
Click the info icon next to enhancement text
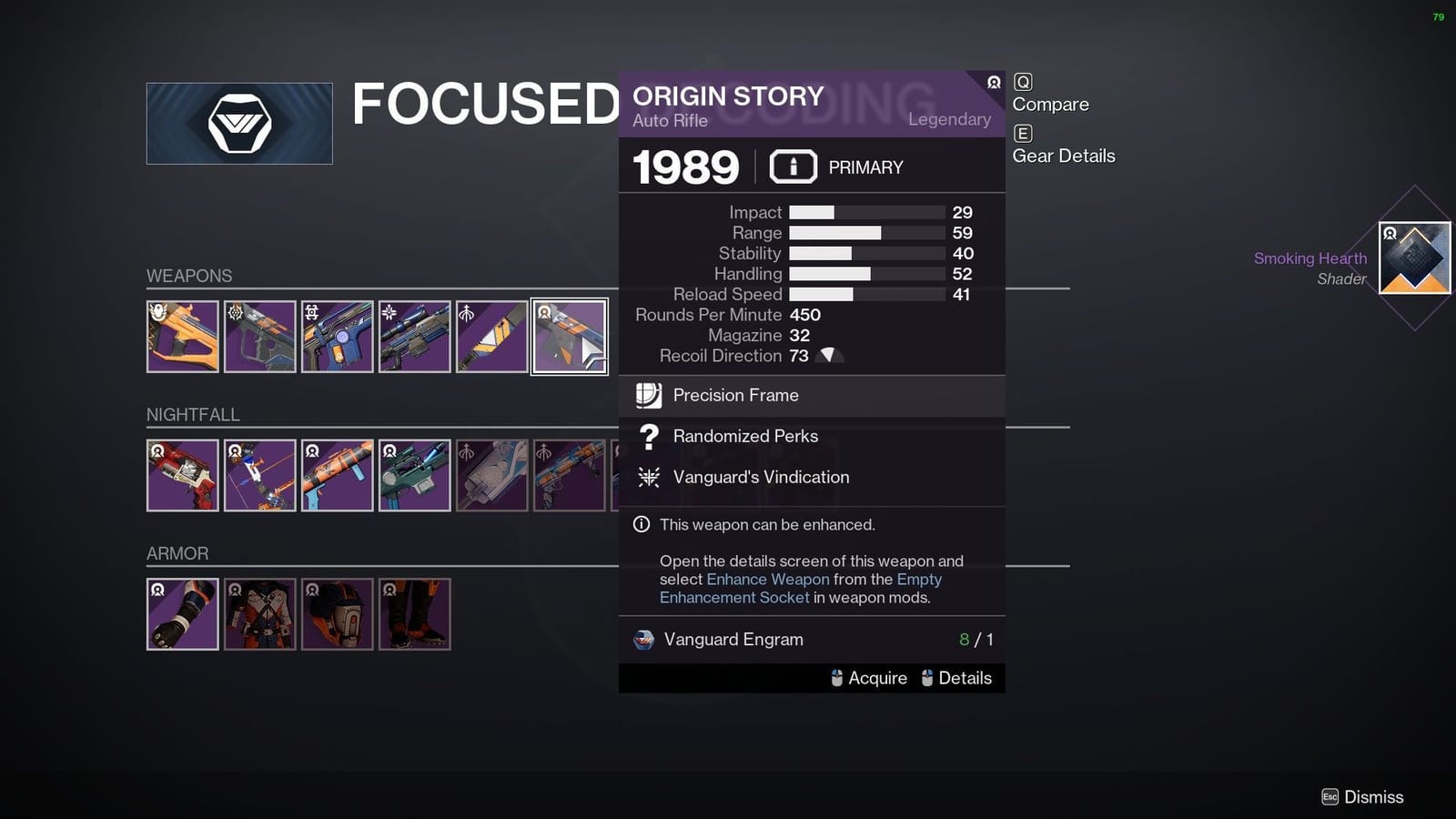coord(642,524)
